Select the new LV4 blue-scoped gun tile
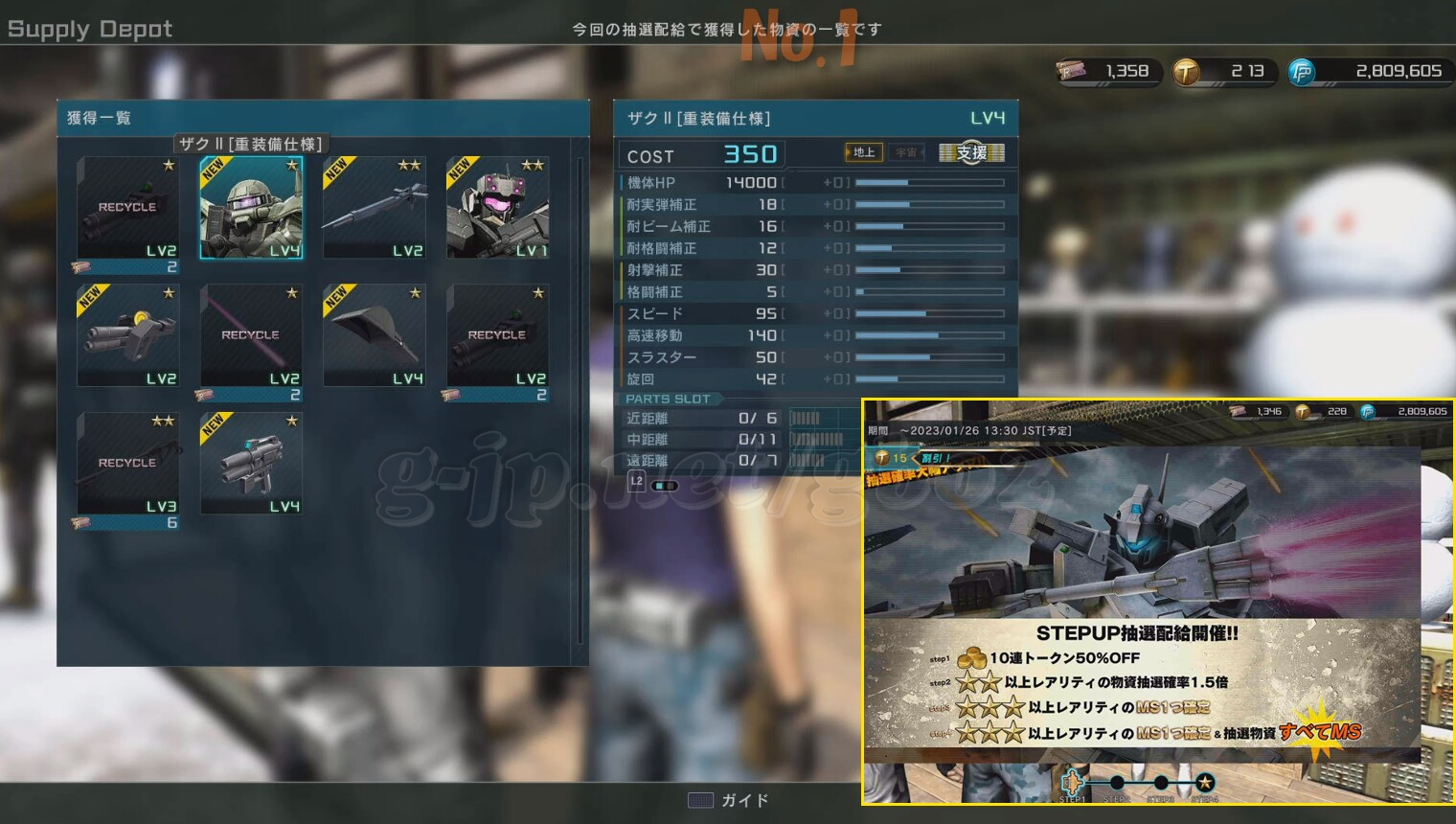This screenshot has width=1456, height=824. pyautogui.click(x=251, y=464)
